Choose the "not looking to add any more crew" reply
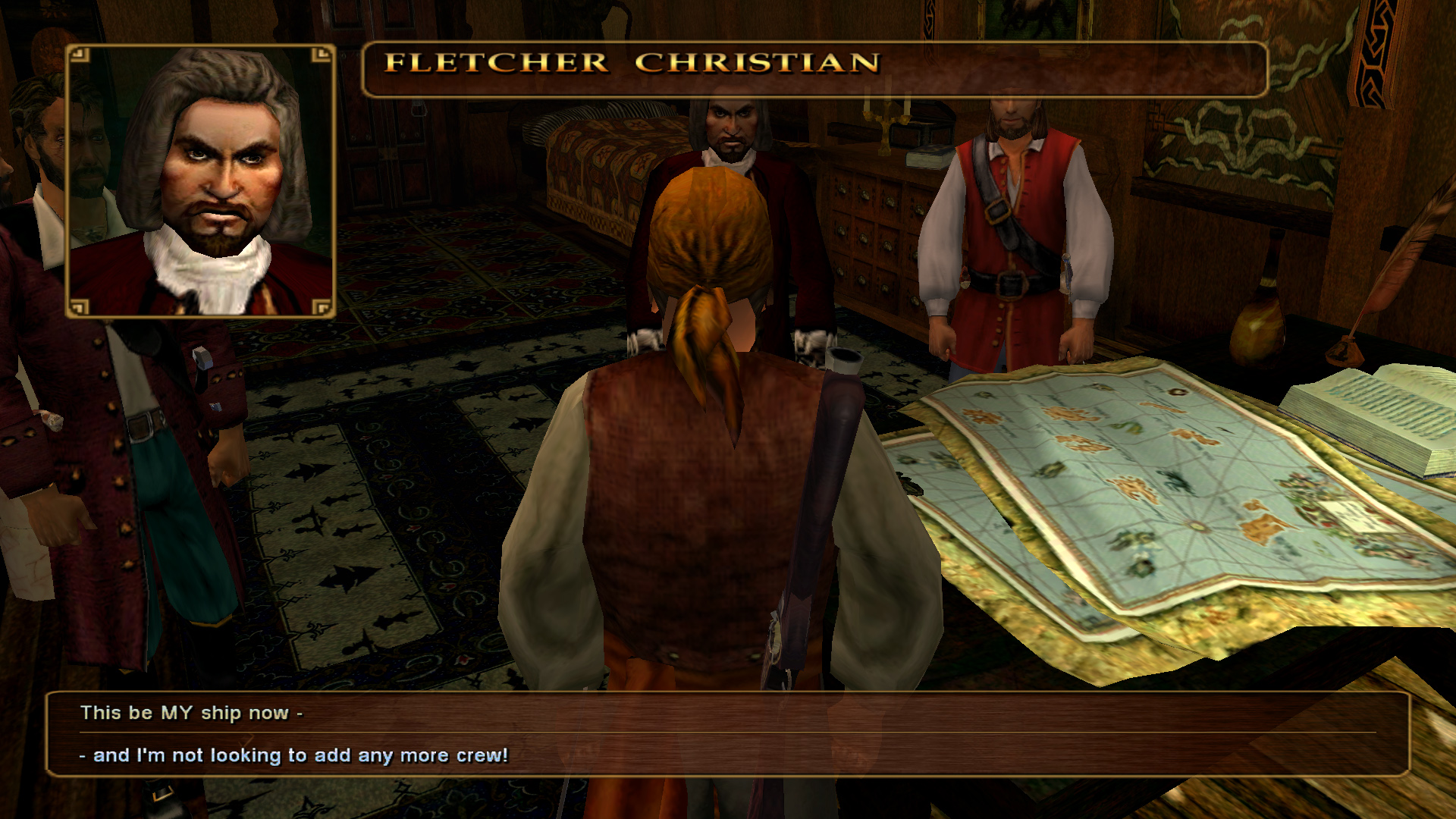Image resolution: width=1456 pixels, height=819 pixels. [300, 755]
